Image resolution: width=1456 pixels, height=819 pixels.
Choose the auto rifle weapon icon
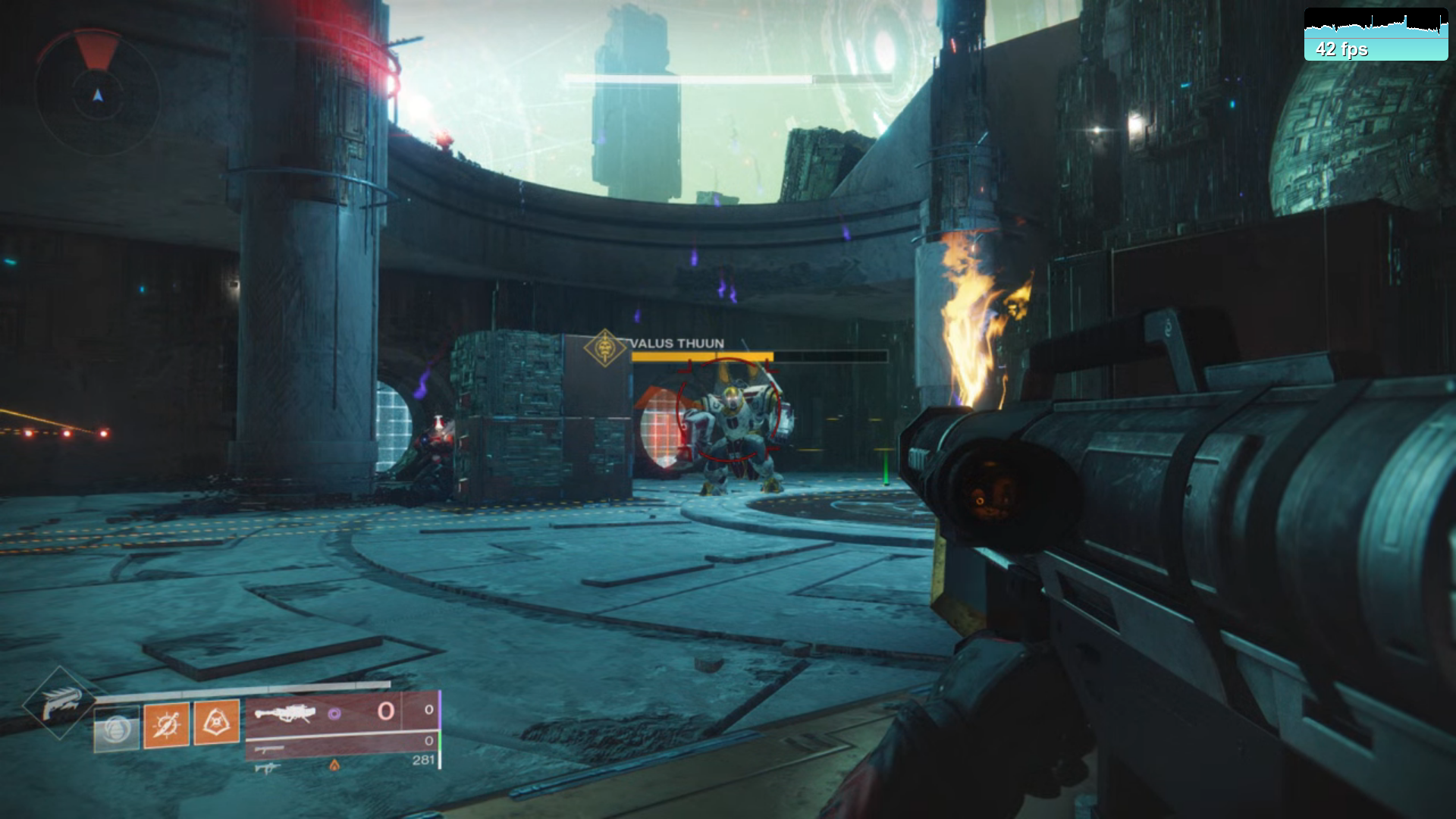(267, 767)
